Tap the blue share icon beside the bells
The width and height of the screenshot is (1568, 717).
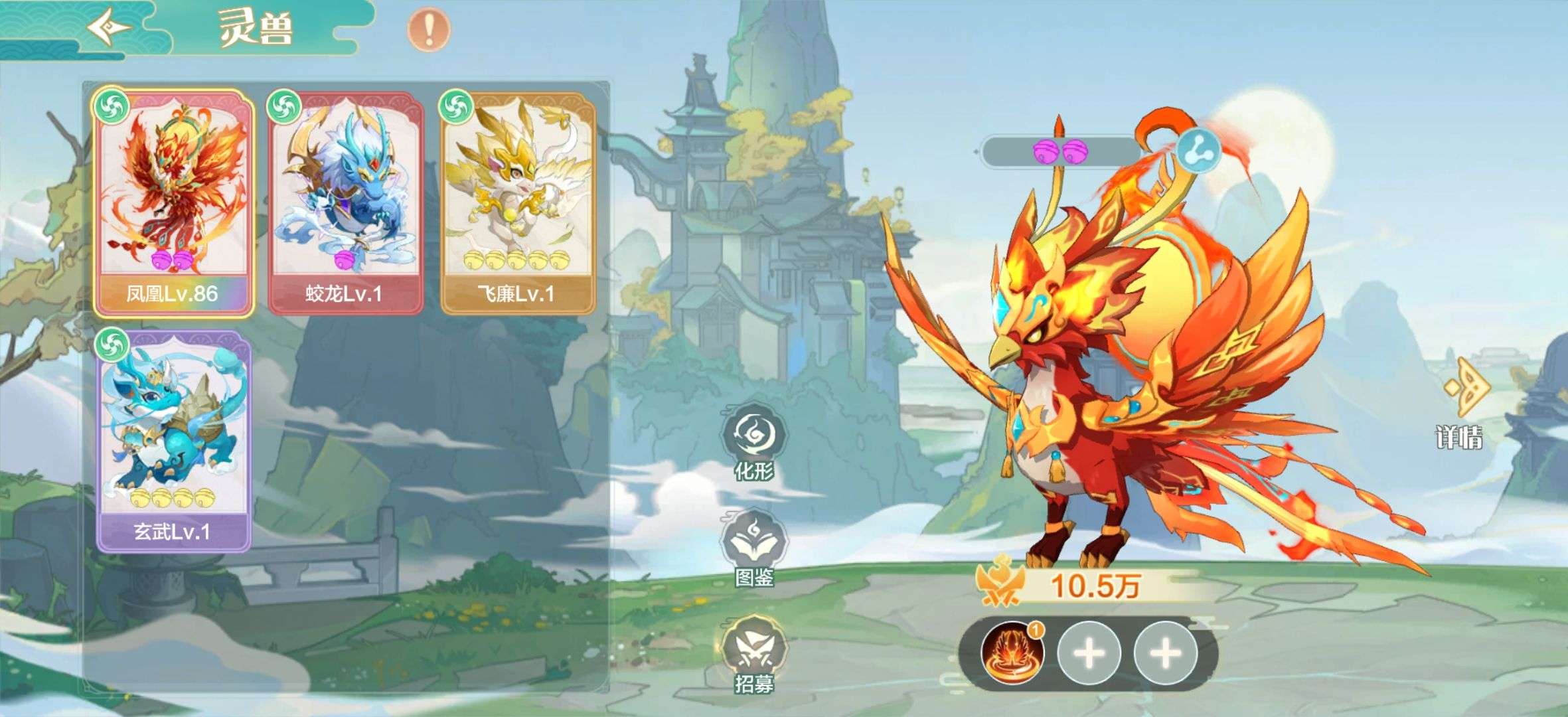click(x=1199, y=150)
